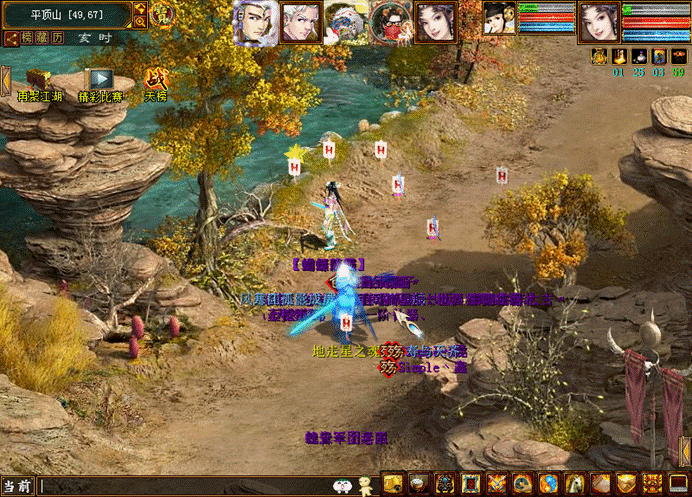Open the 天榜 ranking icon
Viewport: 692px width, 497px height.
[x=156, y=80]
